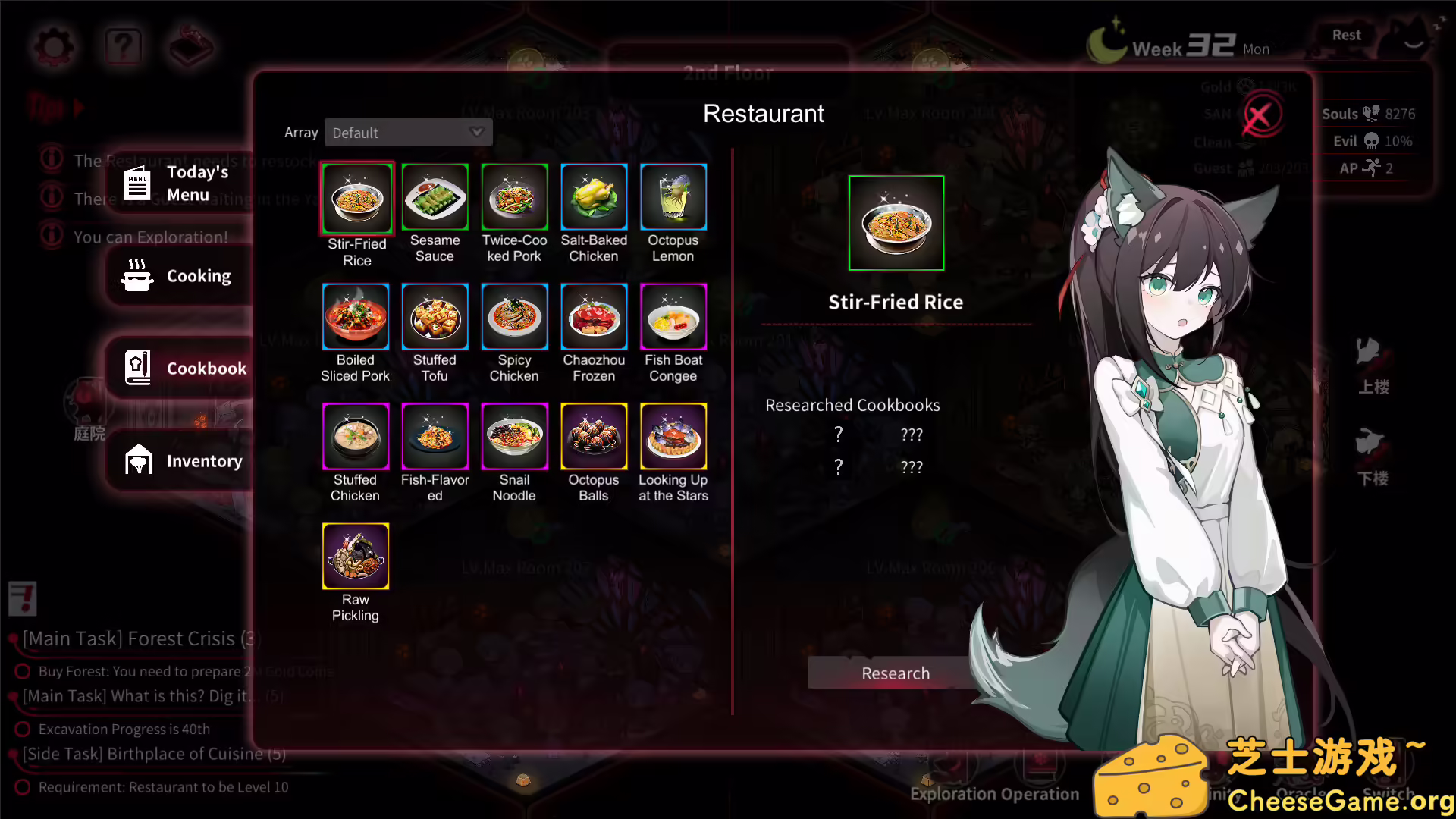1456x819 pixels.
Task: Click the Research button
Action: tap(896, 673)
